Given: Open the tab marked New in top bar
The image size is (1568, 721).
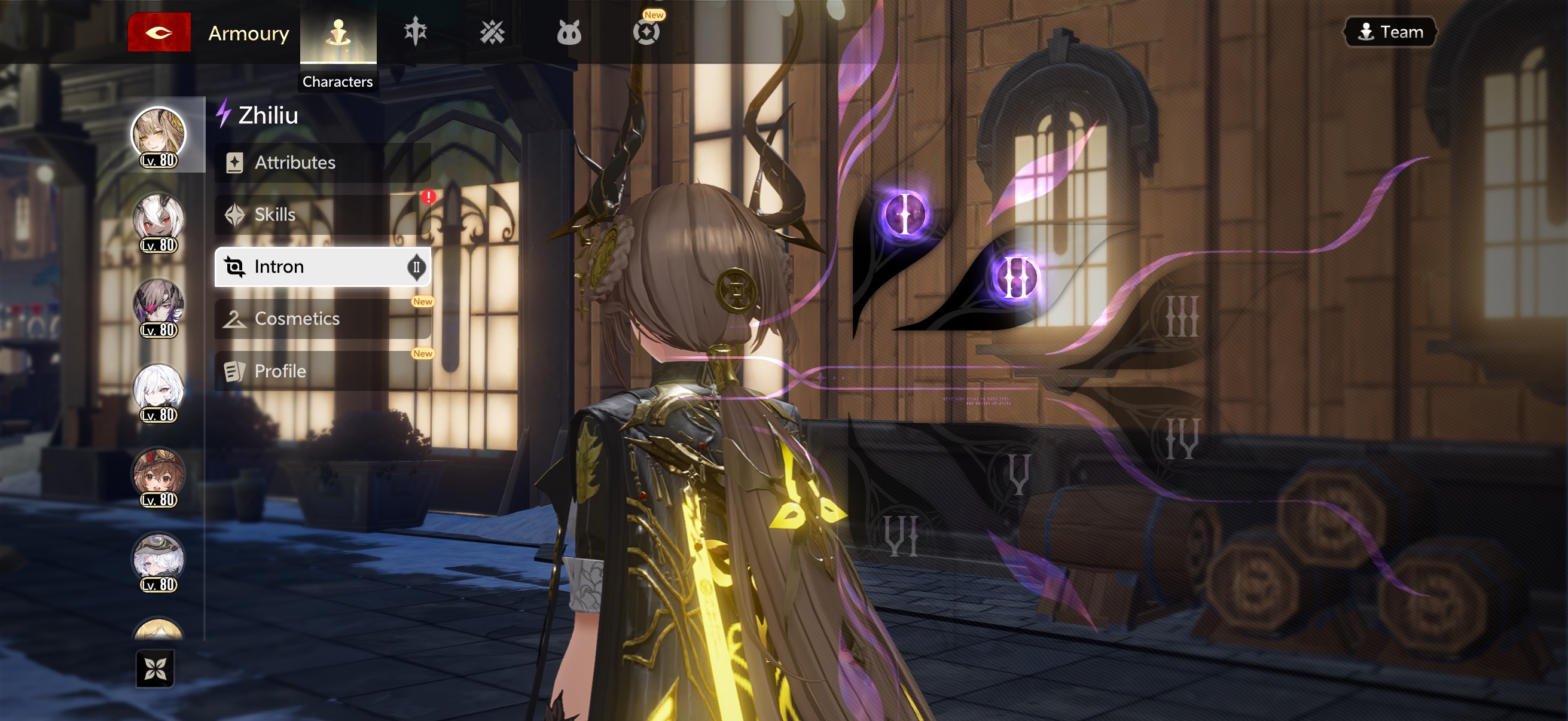Looking at the screenshot, I should 646,32.
